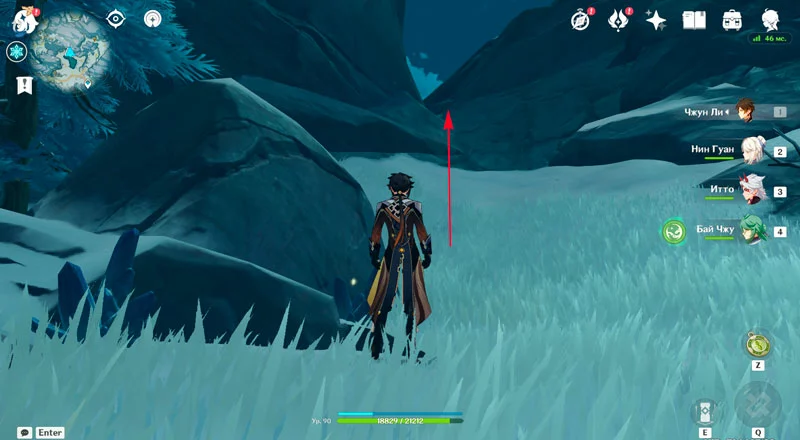This screenshot has height=440, width=800.
Task: Open the quest menu exclamation banner
Action: click(24, 85)
